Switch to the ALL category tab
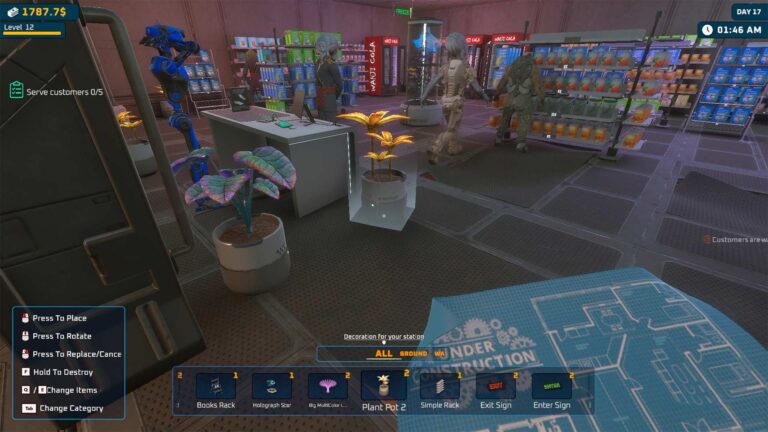768x432 pixels. point(384,353)
